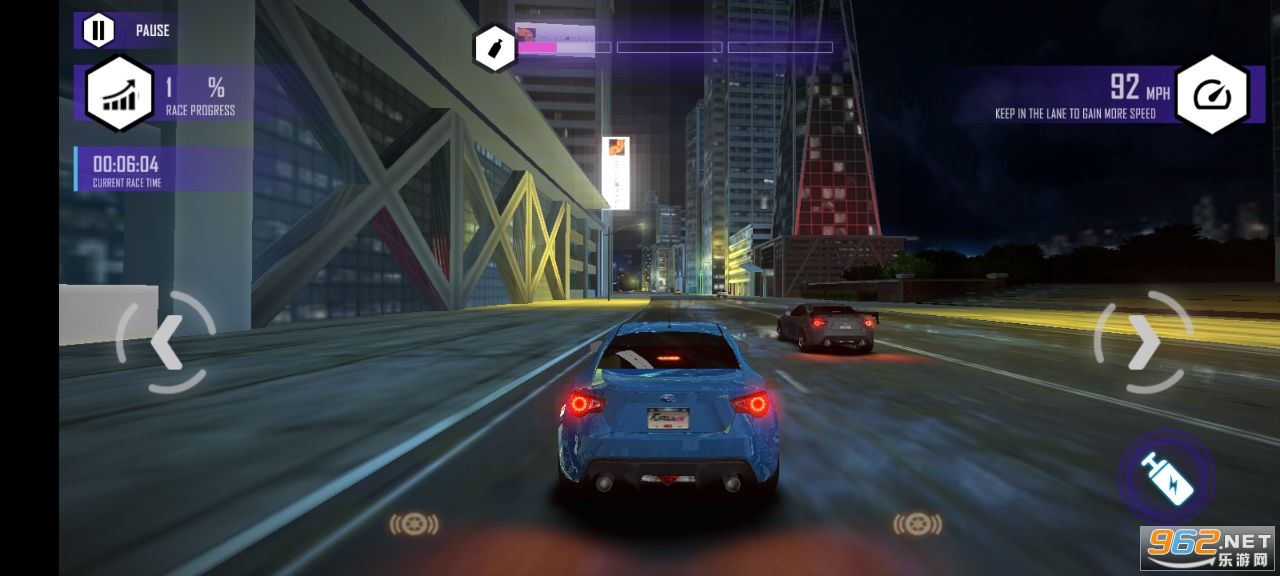Viewport: 1280px width, 576px height.
Task: Steer left with the left arrow
Action: pyautogui.click(x=165, y=343)
